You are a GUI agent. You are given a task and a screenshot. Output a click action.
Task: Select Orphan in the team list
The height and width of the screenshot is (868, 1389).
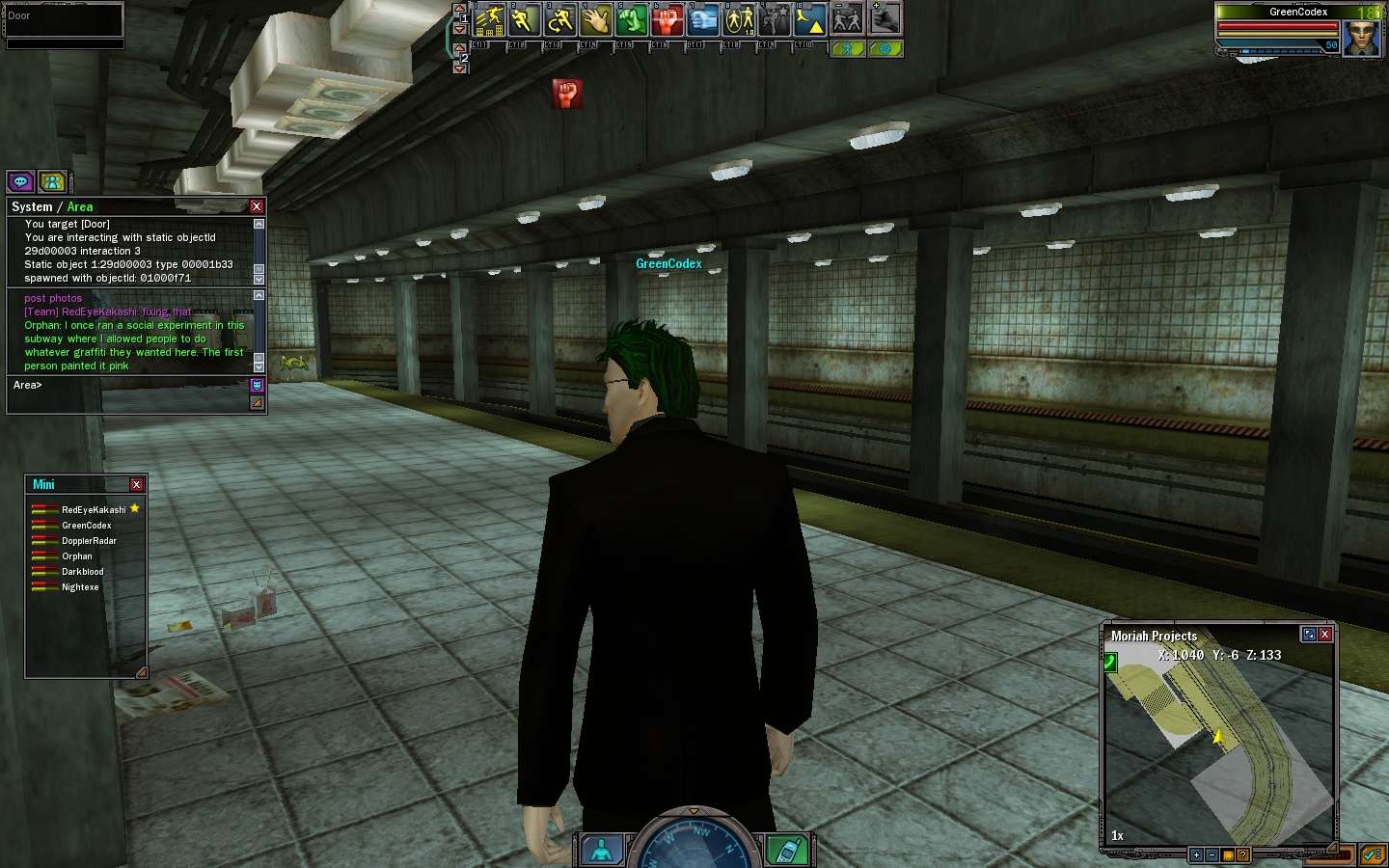tap(77, 556)
